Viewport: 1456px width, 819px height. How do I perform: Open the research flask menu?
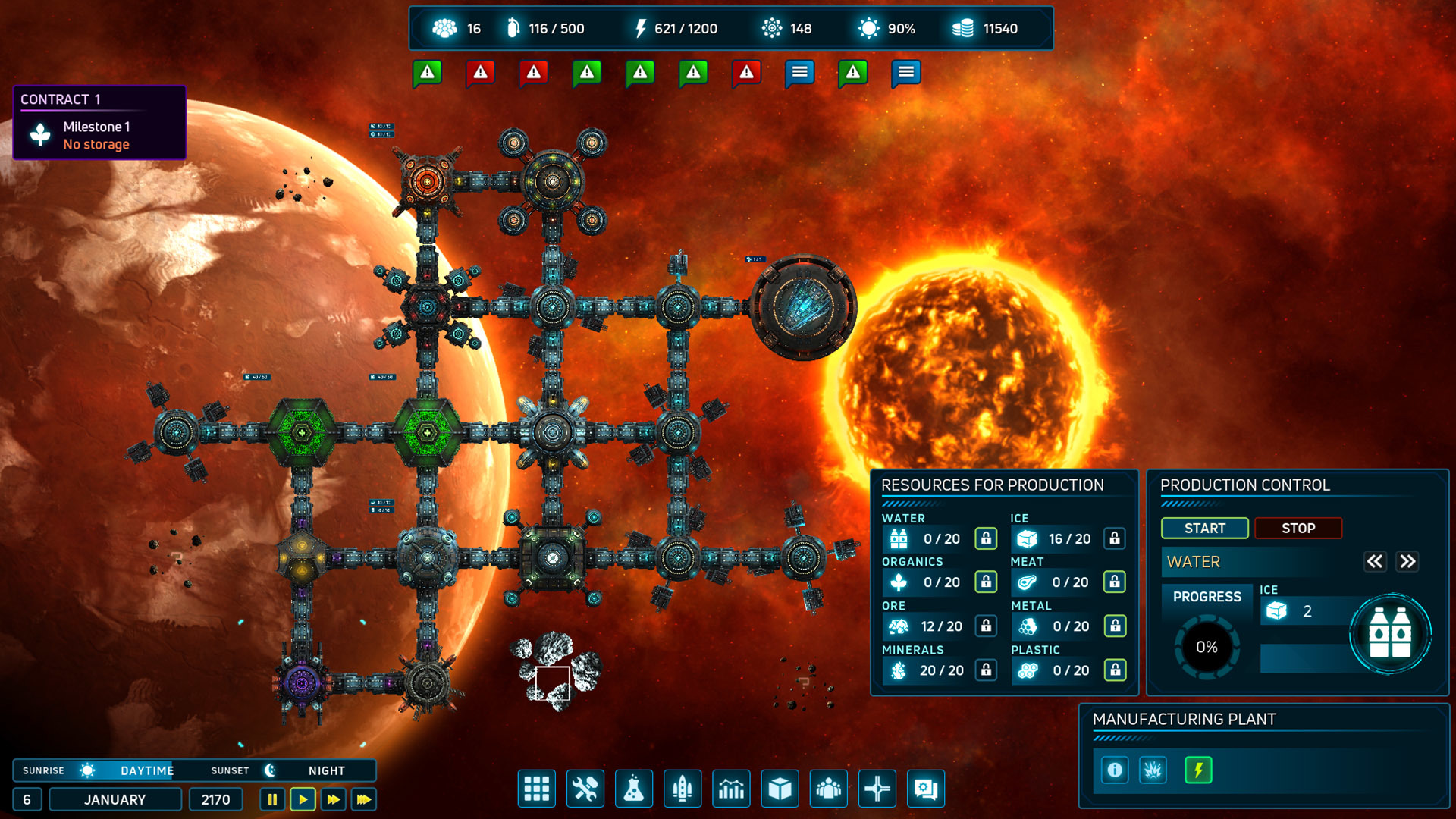[634, 789]
